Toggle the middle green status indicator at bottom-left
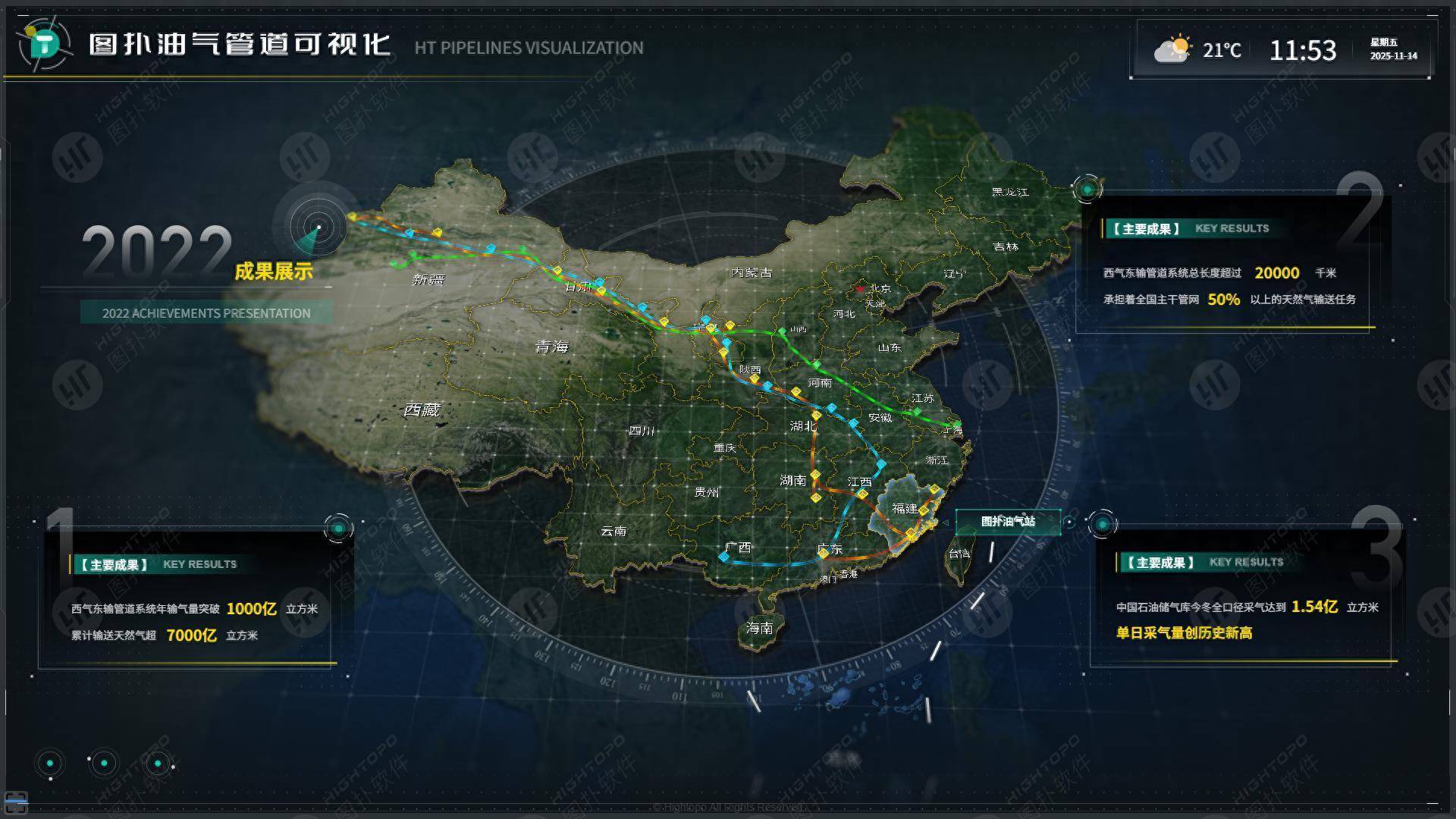1456x819 pixels. pyautogui.click(x=104, y=764)
